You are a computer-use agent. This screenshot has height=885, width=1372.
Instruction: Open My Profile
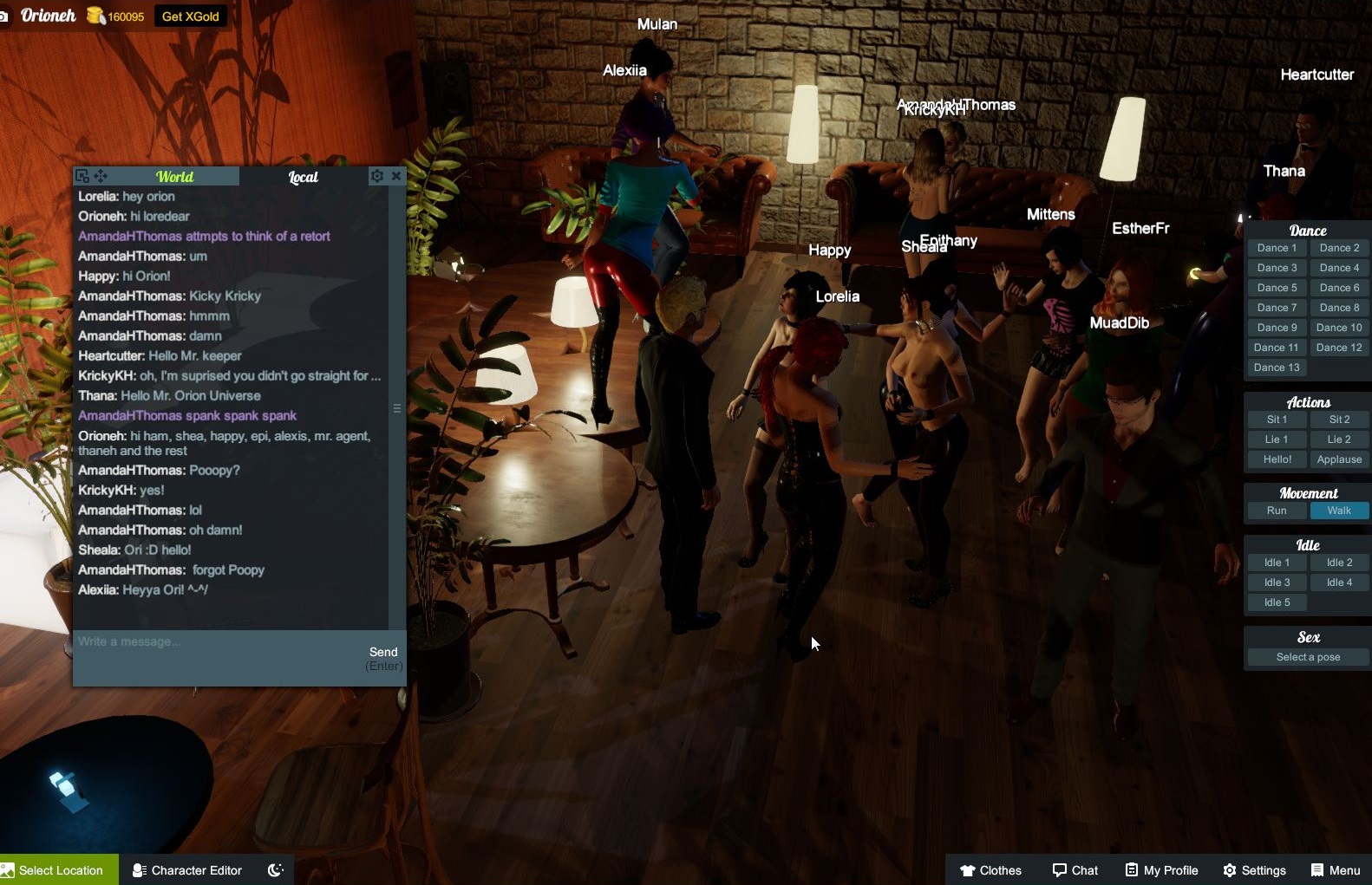(x=1162, y=869)
